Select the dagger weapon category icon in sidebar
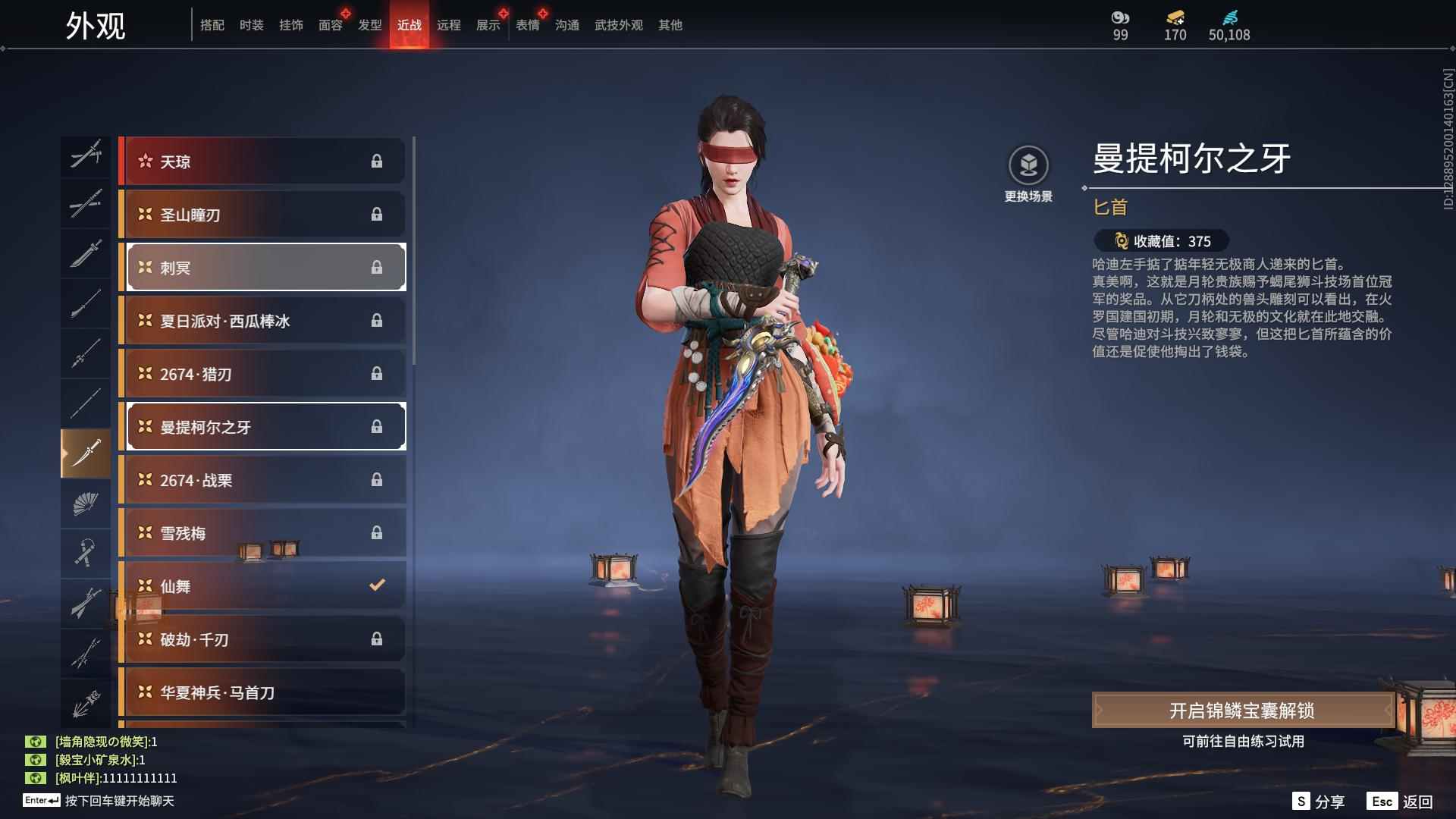The image size is (1456, 819). [86, 453]
